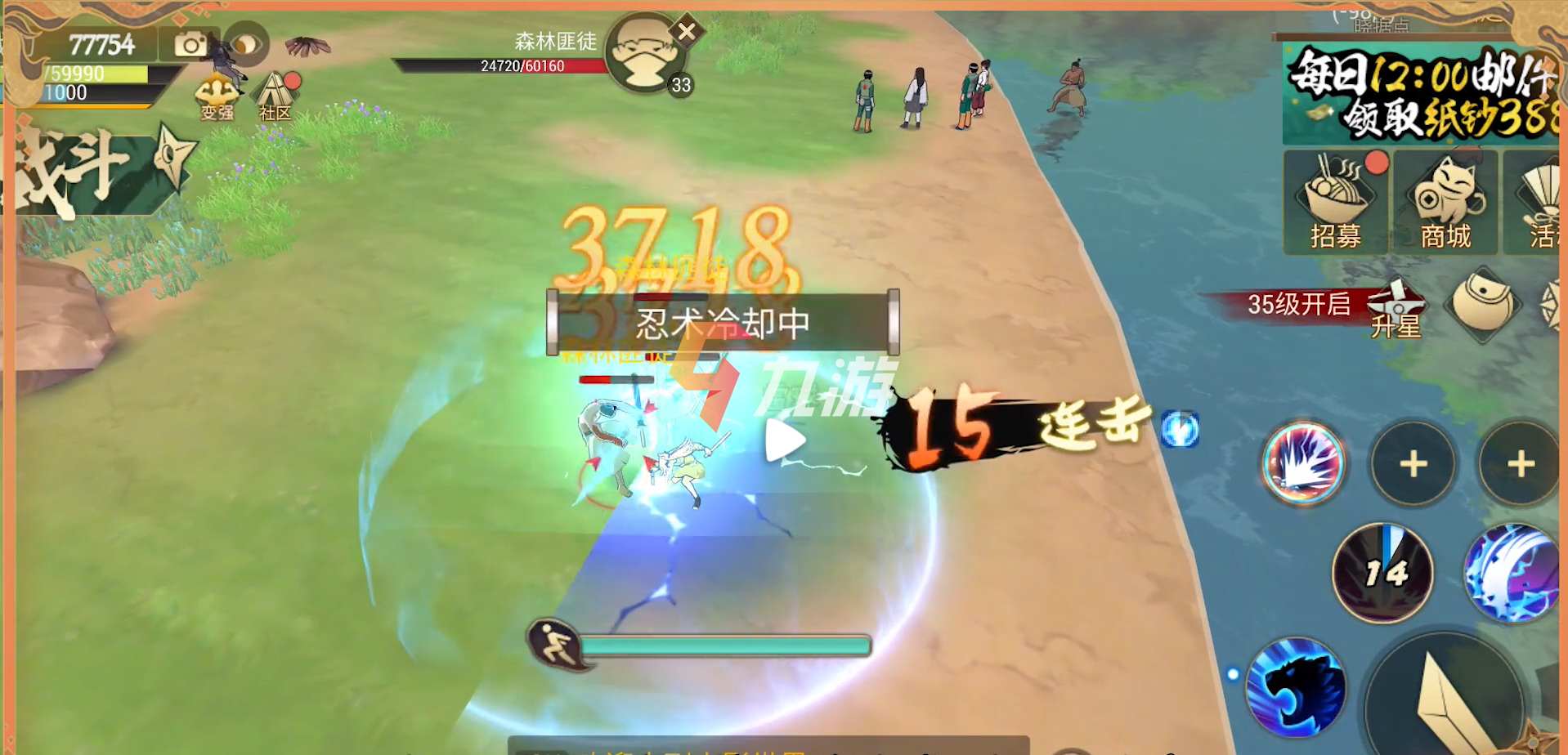
Task: Cast the blue lightning swirl skill
Action: pyautogui.click(x=1511, y=573)
